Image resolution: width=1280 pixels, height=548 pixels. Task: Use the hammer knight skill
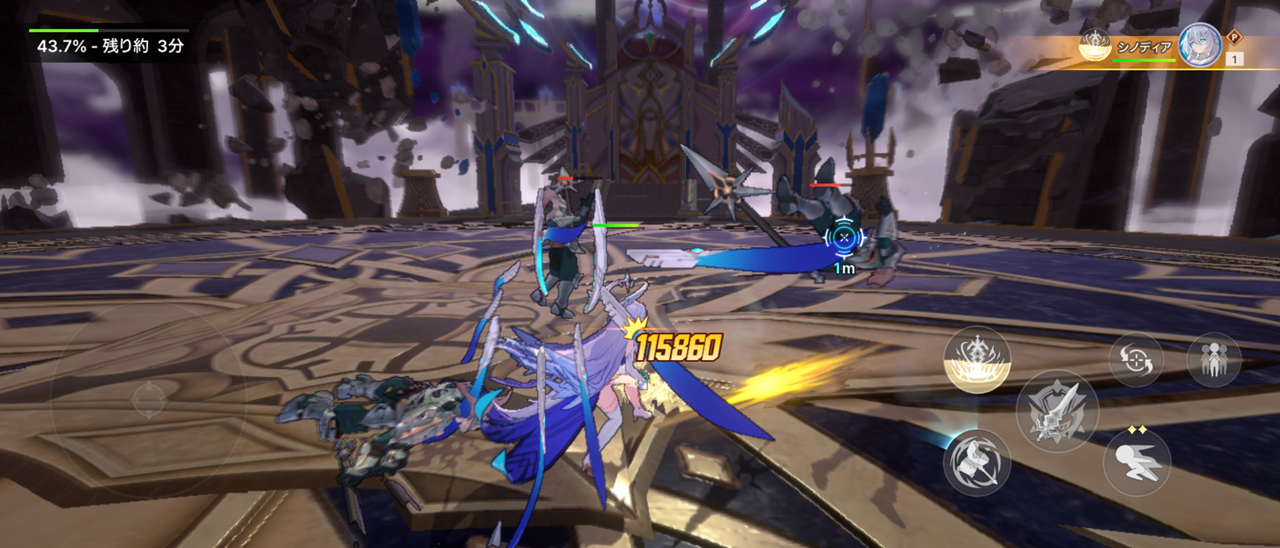coord(977,462)
